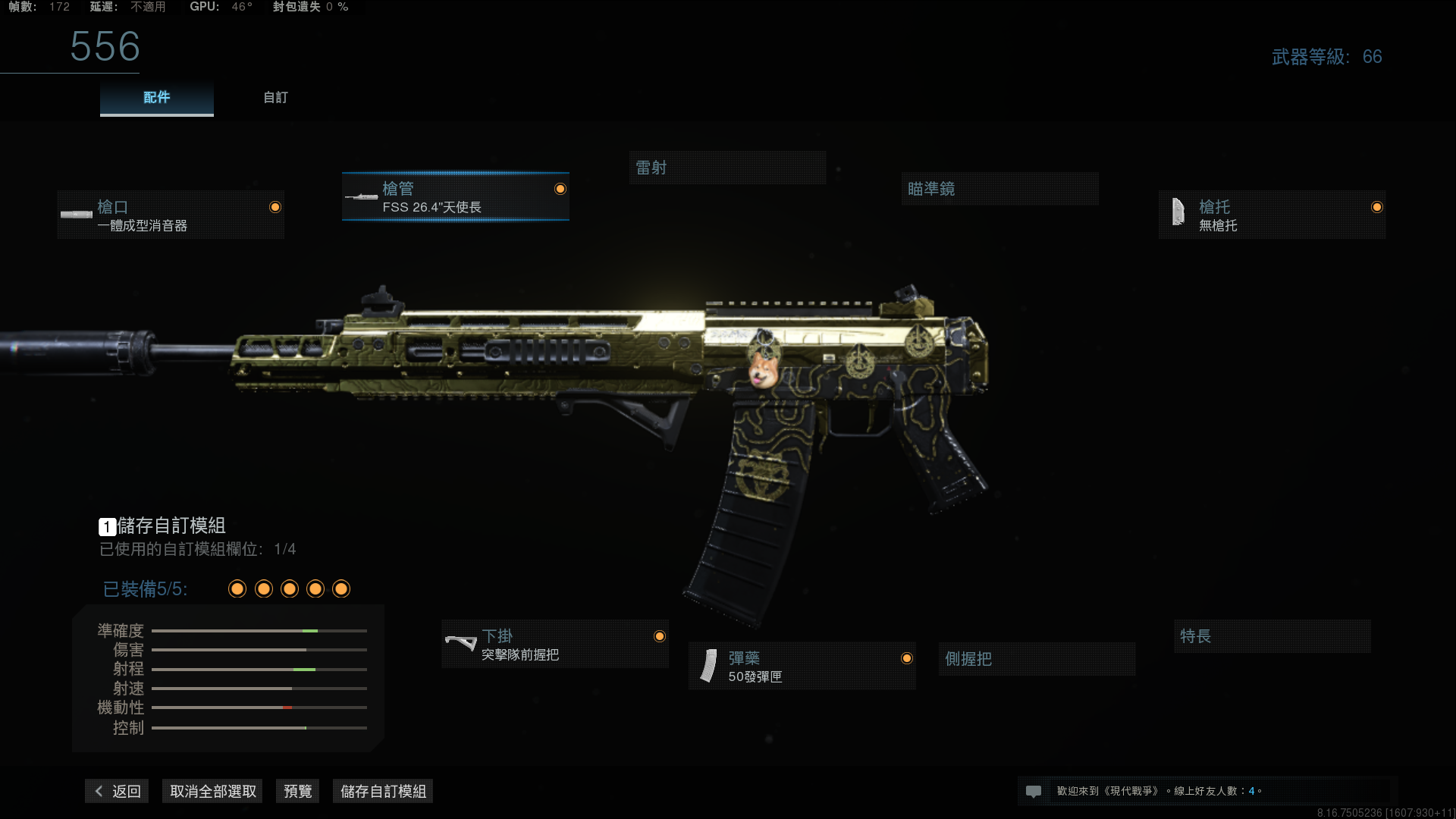This screenshot has height=819, width=1456.
Task: Select the 一體成型消音器 muzzle icon
Action: click(76, 215)
